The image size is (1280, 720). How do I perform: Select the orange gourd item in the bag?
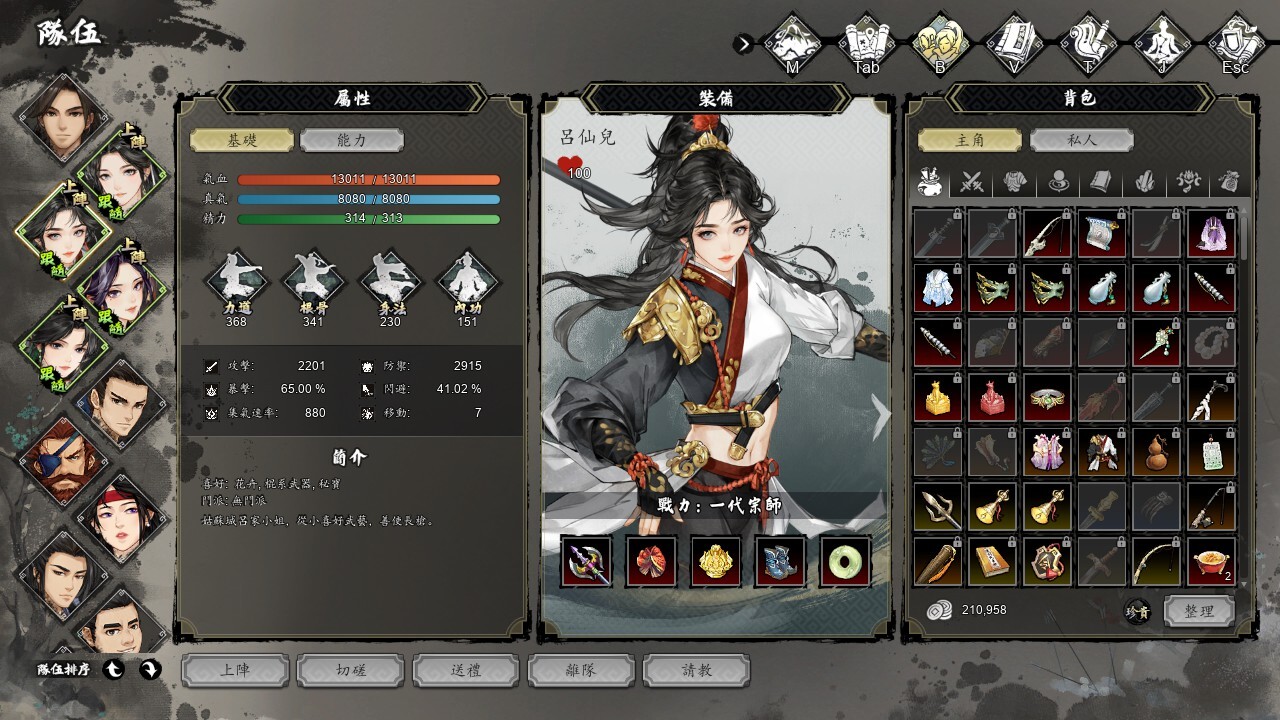point(1157,451)
